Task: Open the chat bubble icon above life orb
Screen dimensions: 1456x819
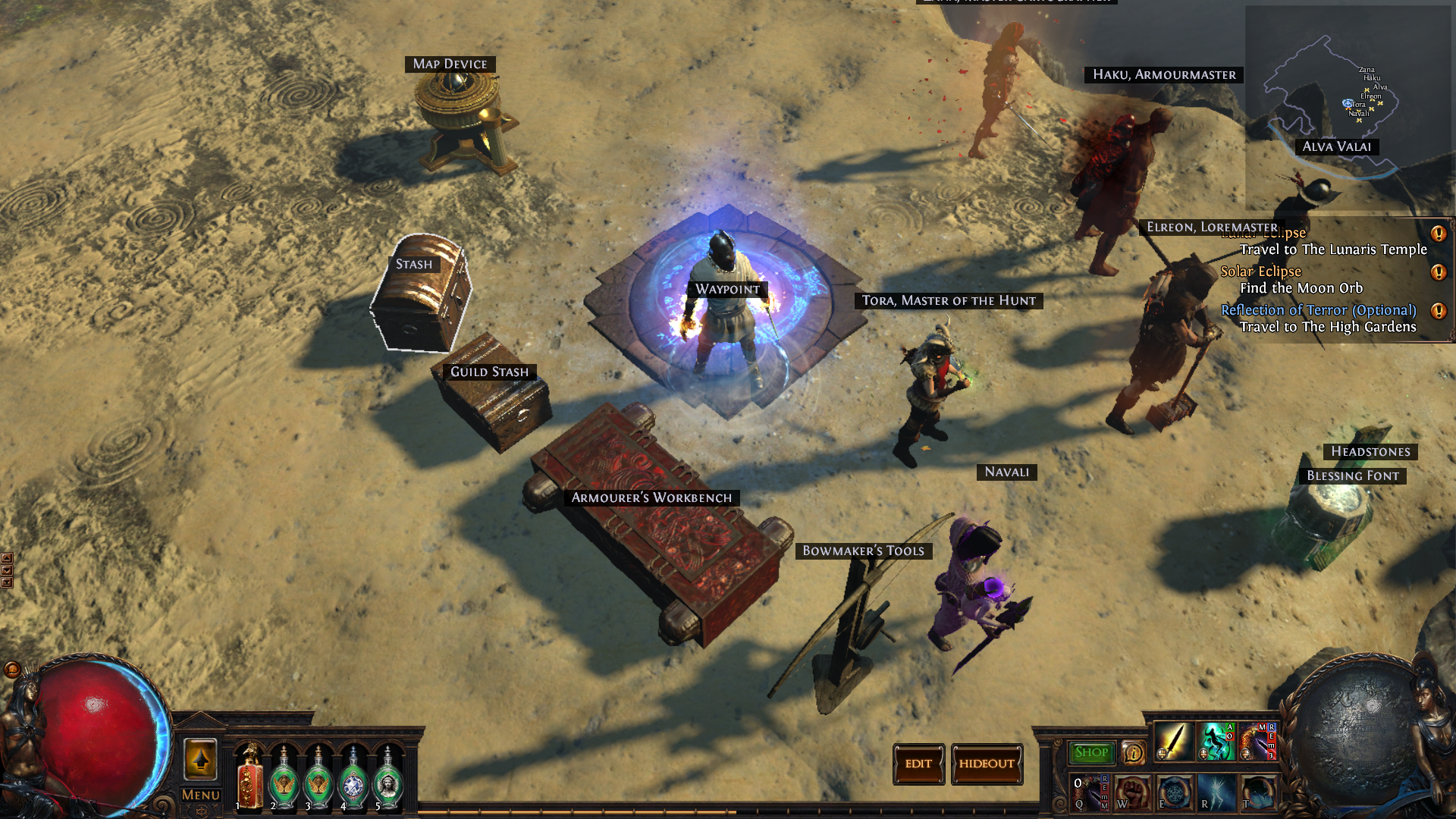Action: [12, 670]
